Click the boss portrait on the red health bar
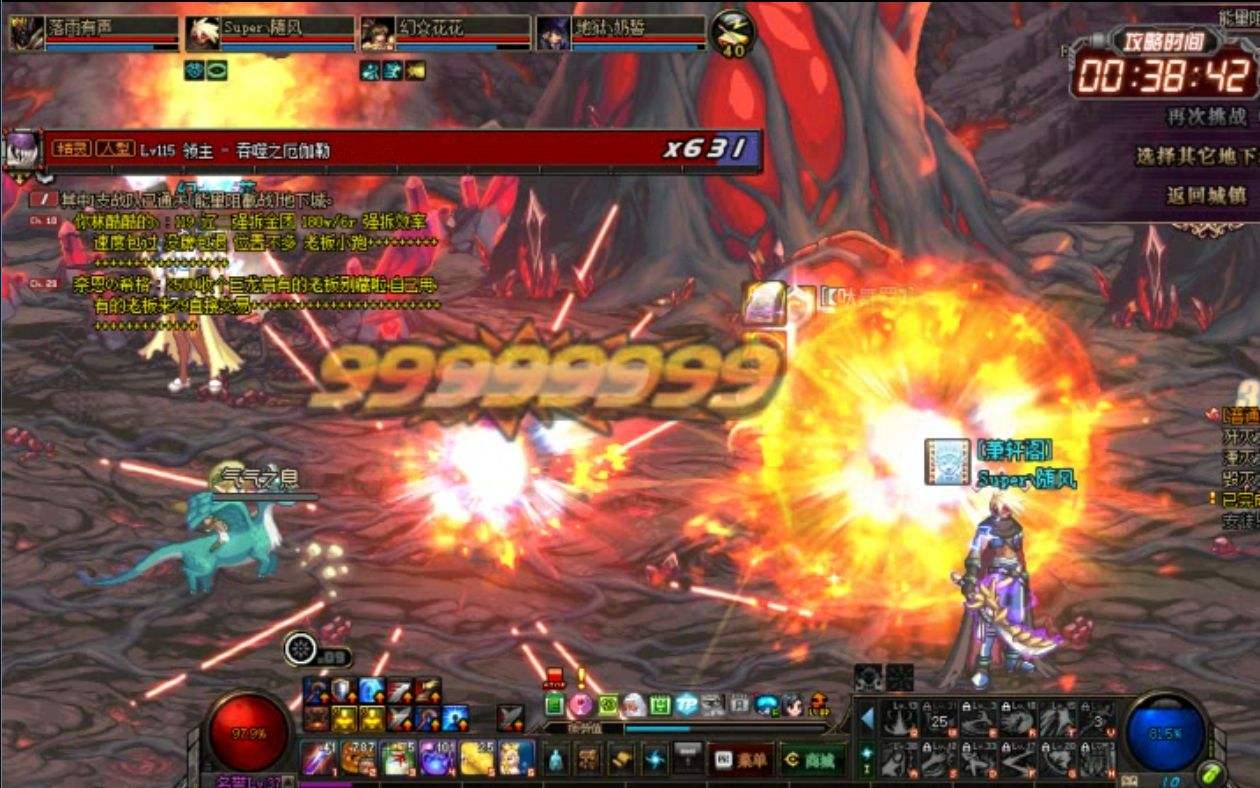 (23, 150)
